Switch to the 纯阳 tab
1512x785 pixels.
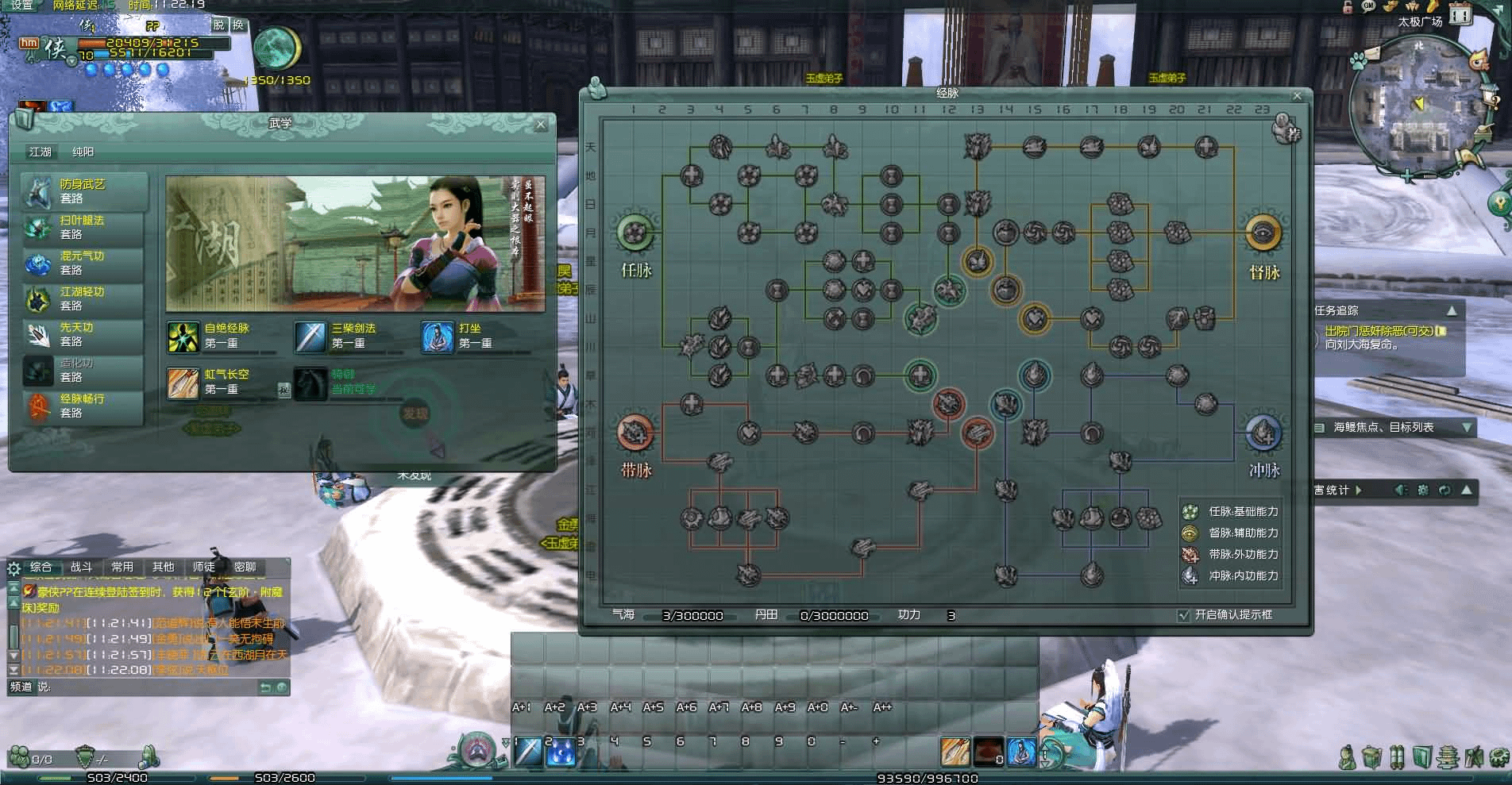pos(83,152)
